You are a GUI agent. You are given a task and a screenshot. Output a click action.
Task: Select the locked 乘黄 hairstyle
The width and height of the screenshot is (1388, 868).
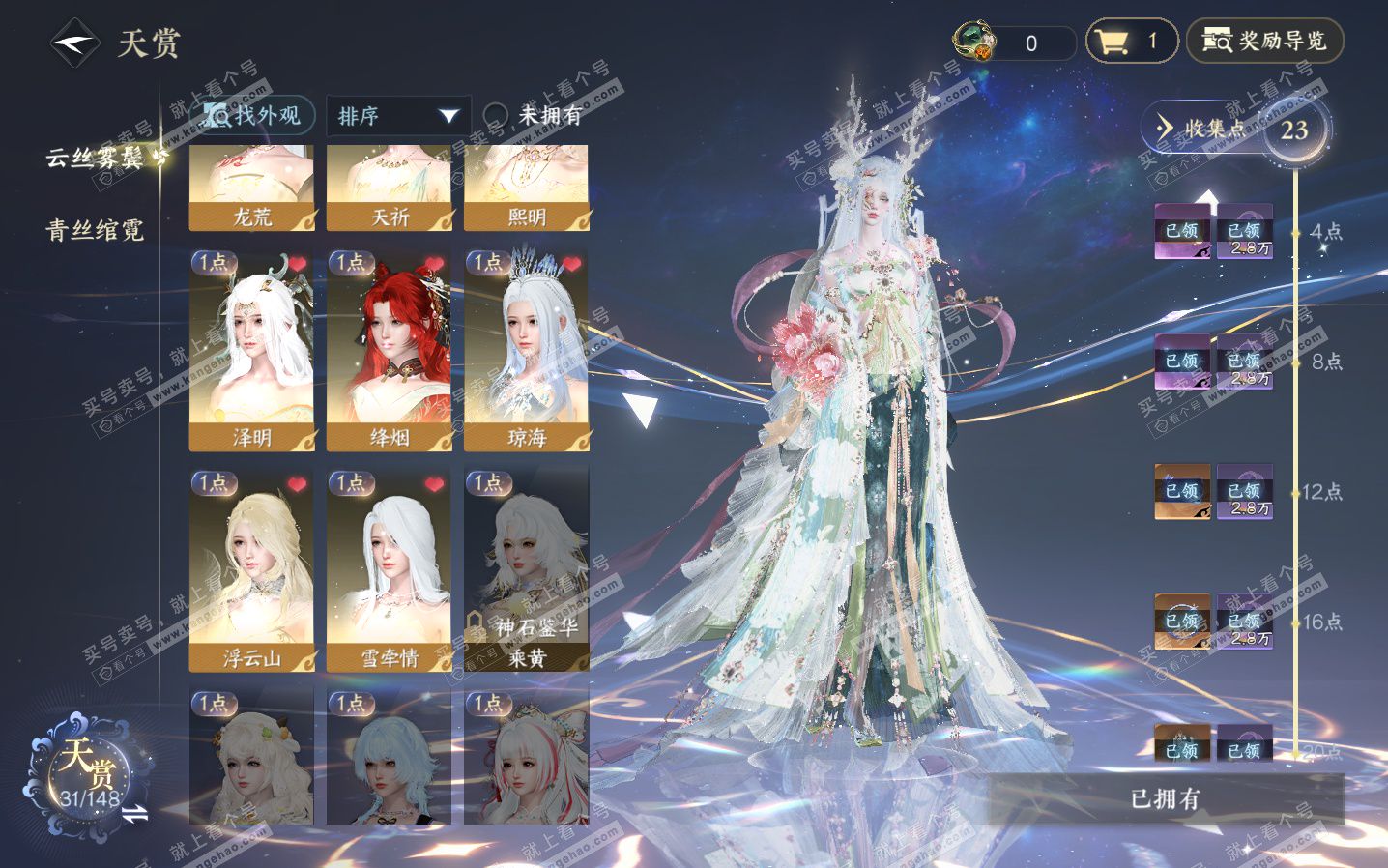(527, 570)
